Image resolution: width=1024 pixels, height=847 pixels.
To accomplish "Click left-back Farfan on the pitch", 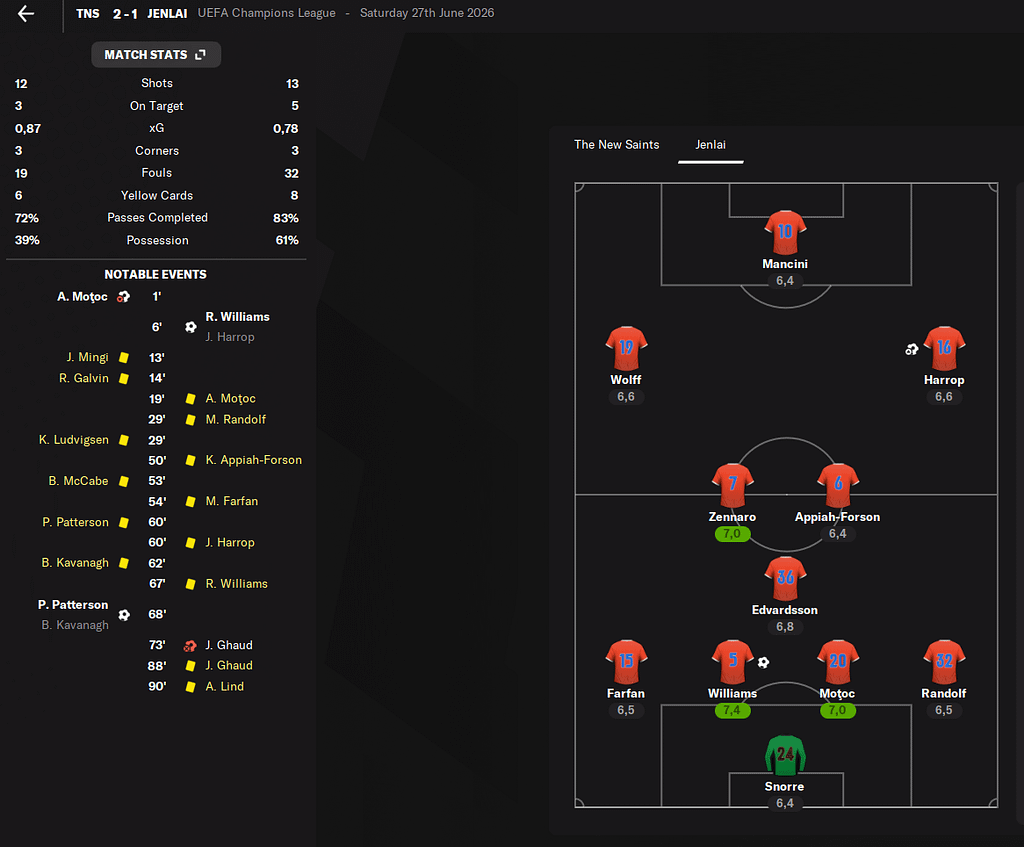I will coord(626,662).
